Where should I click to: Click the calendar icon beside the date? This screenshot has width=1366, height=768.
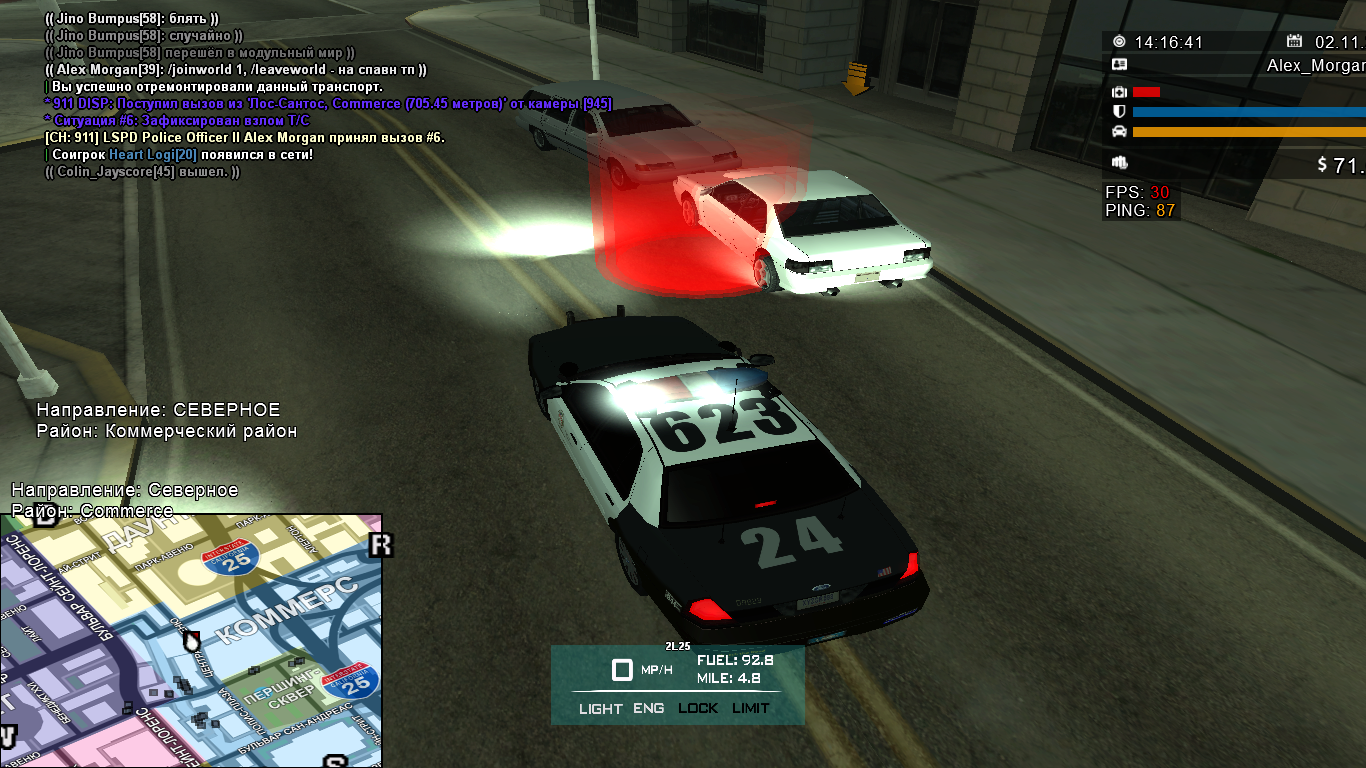tap(1295, 42)
